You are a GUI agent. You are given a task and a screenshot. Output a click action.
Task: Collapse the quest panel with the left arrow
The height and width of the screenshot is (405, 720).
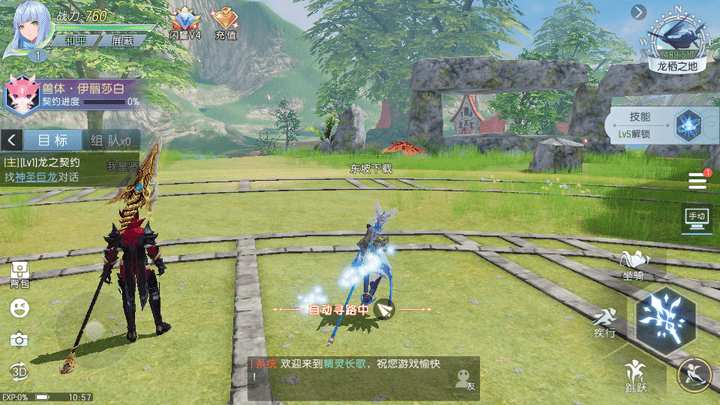[x=10, y=140]
